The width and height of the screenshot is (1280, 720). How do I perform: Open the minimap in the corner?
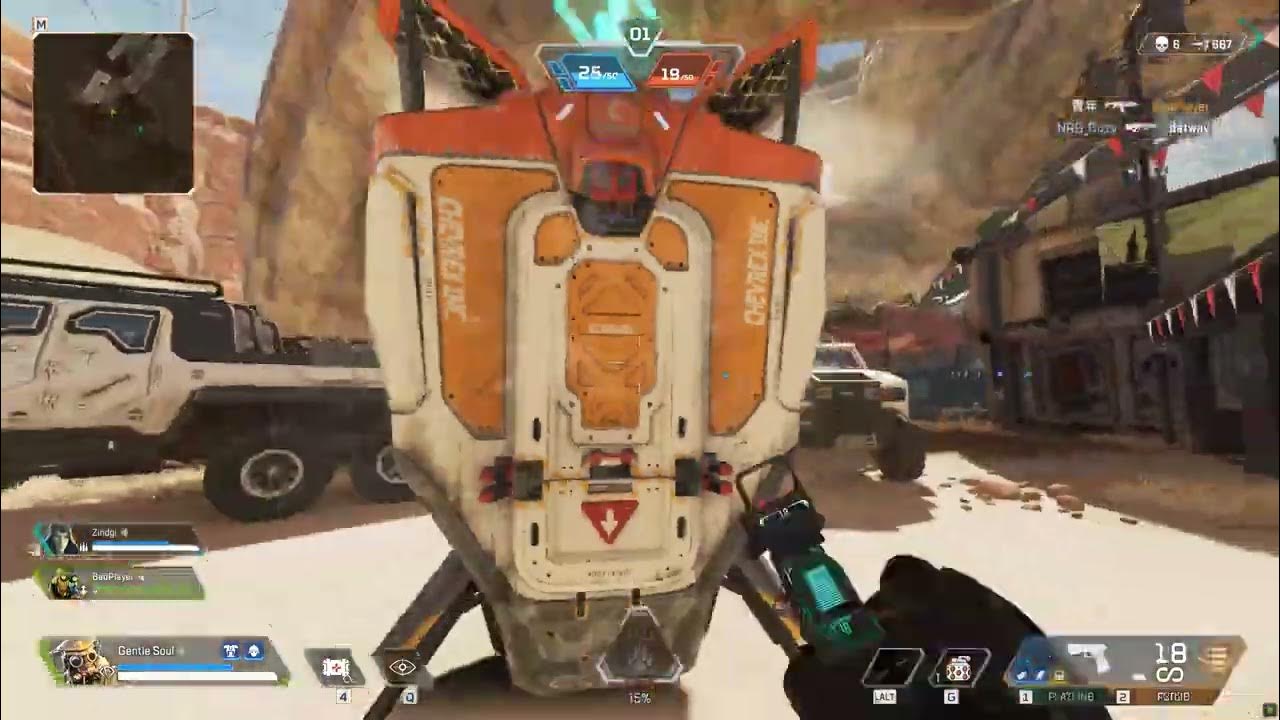click(113, 112)
